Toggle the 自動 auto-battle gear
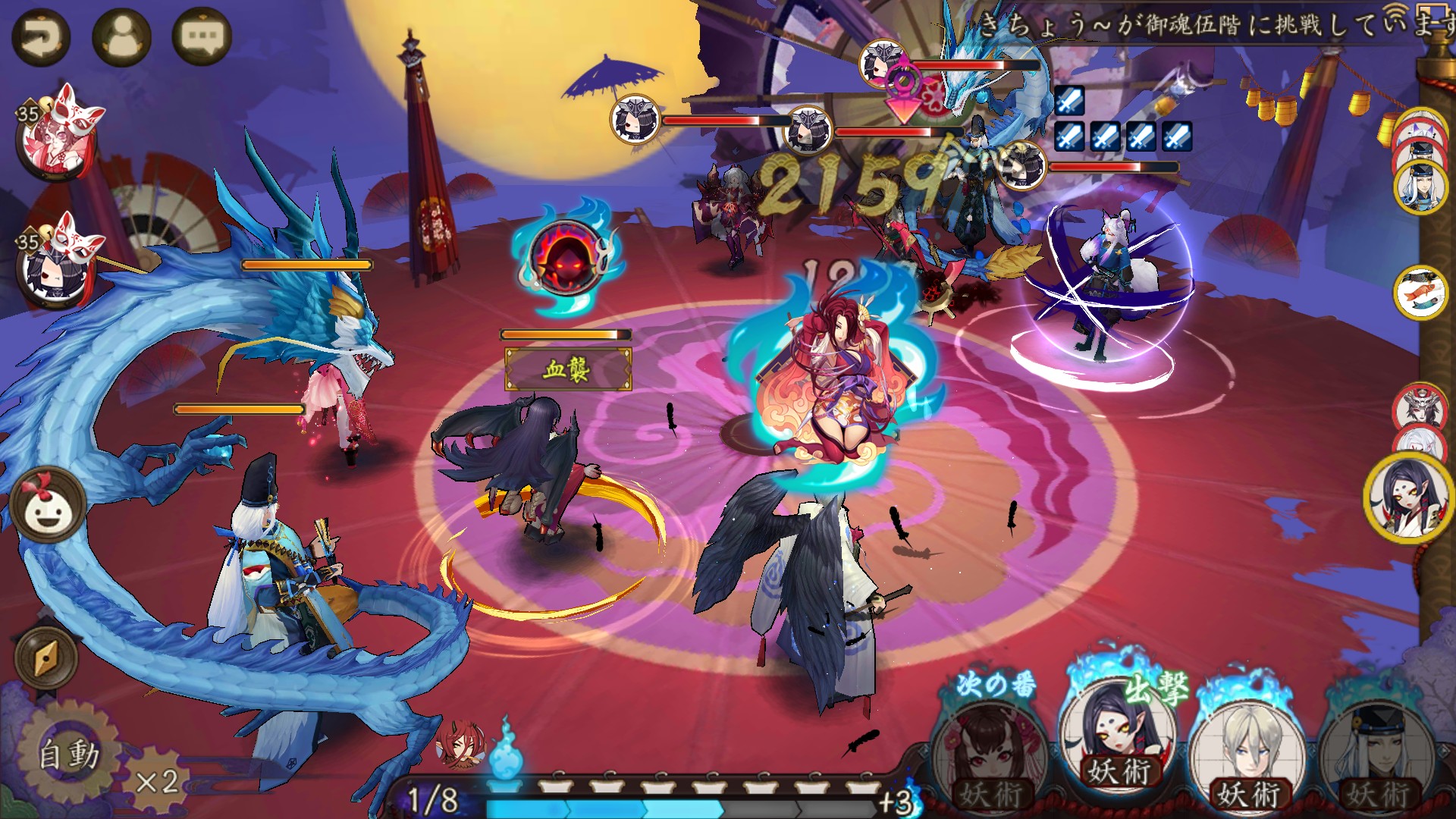 pos(68,753)
